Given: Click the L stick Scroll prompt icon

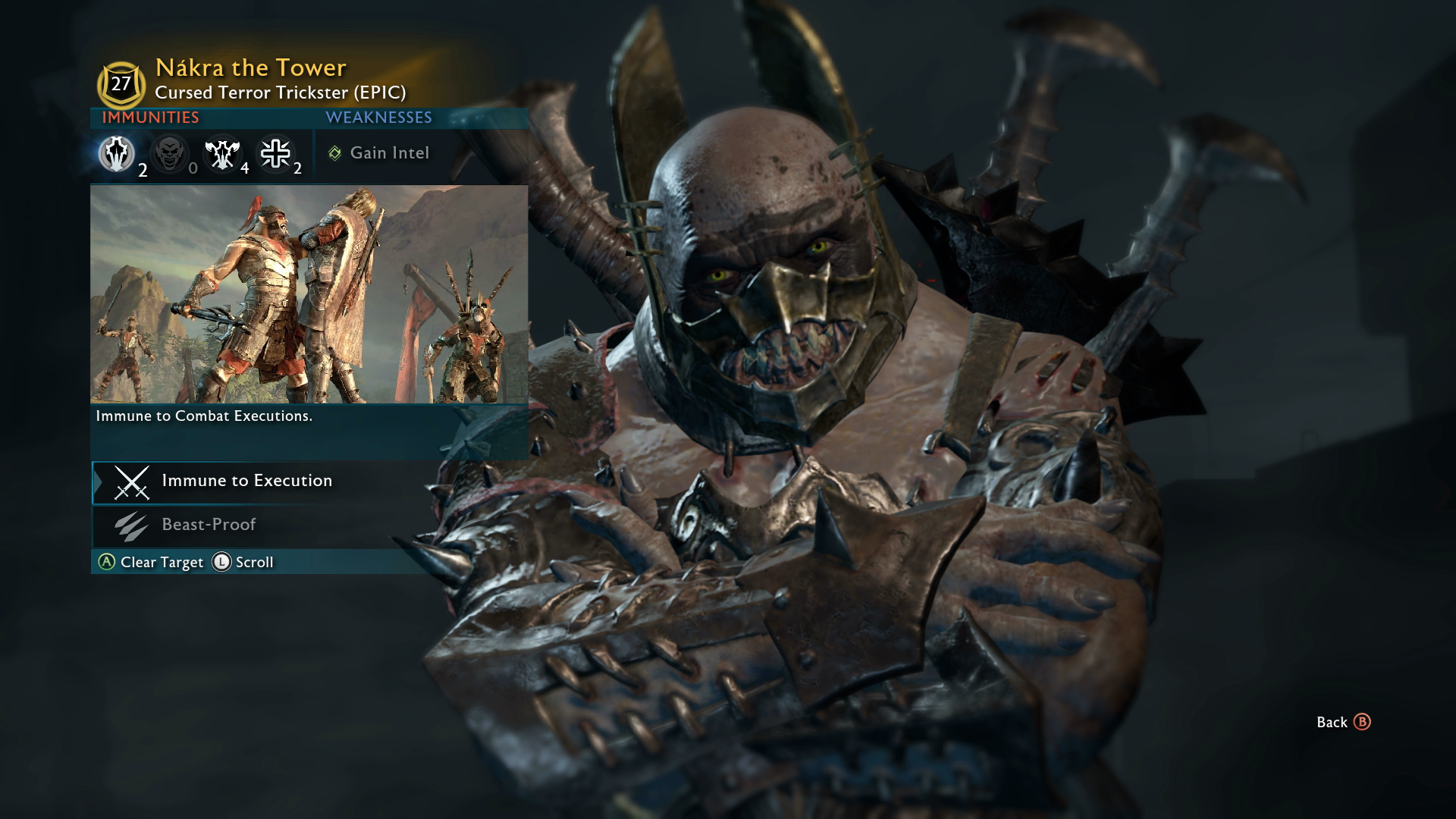Looking at the screenshot, I should 221,563.
